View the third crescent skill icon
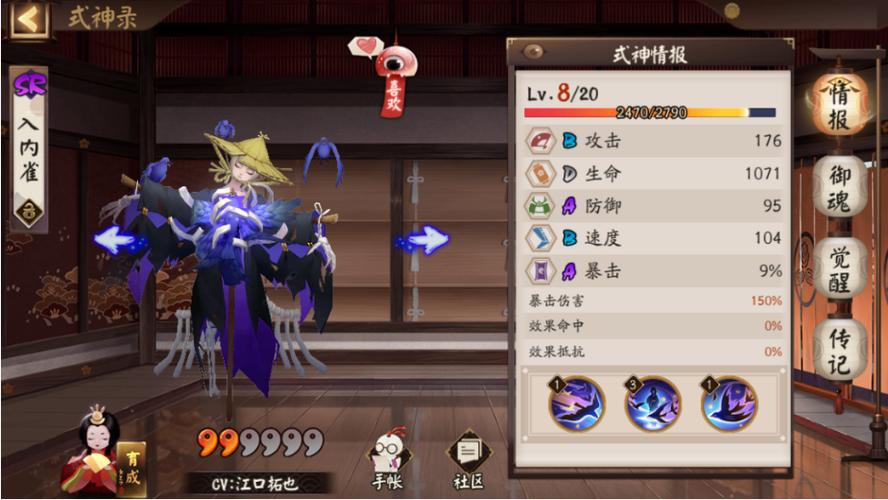This screenshot has width=888, height=500. click(729, 404)
